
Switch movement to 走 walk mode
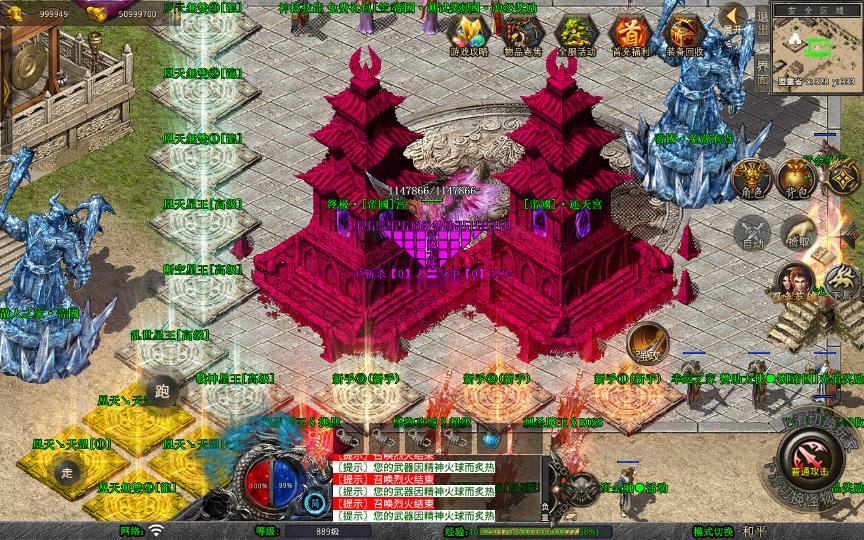(x=69, y=470)
